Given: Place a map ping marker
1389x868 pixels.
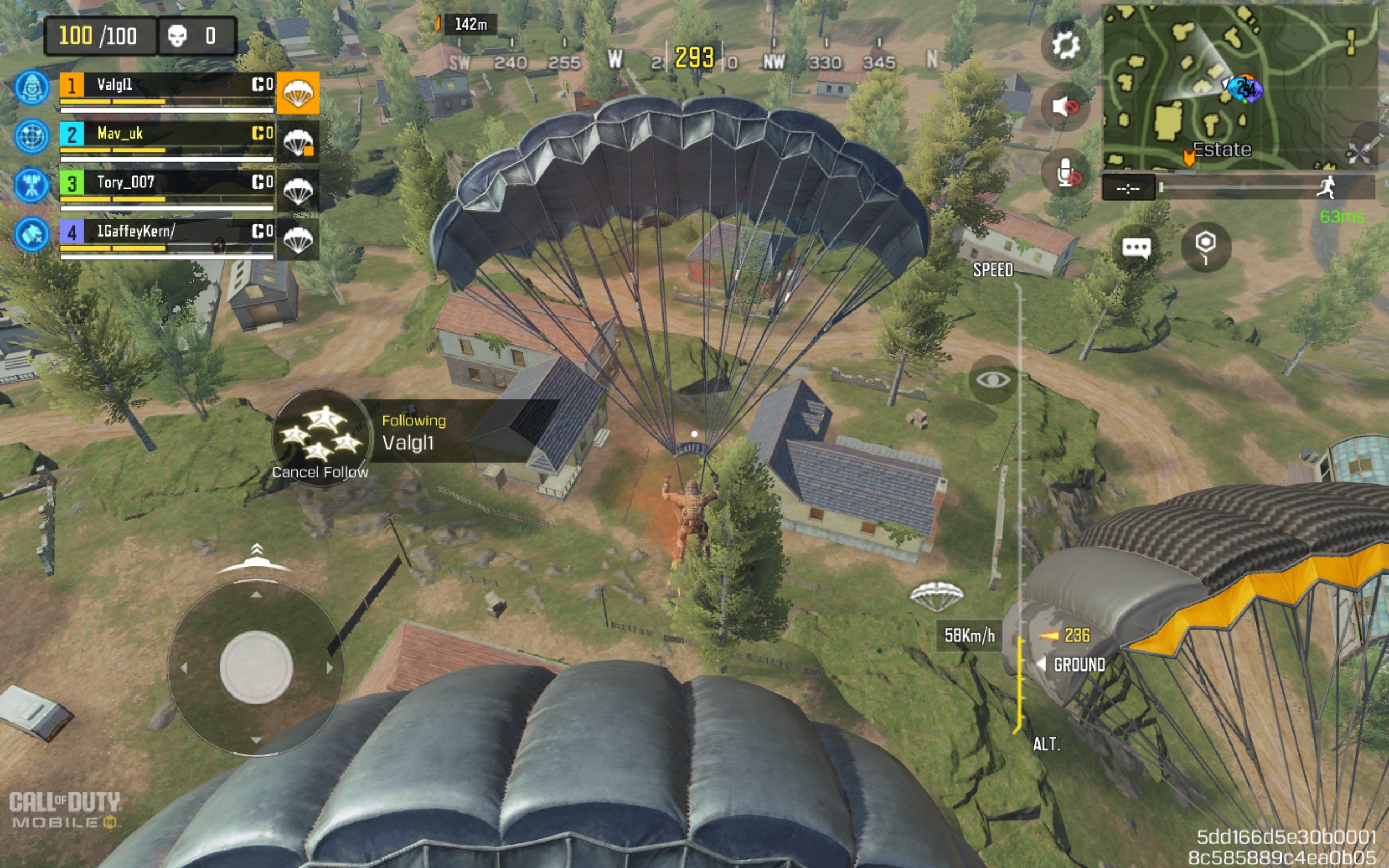Looking at the screenshot, I should tap(1205, 247).
